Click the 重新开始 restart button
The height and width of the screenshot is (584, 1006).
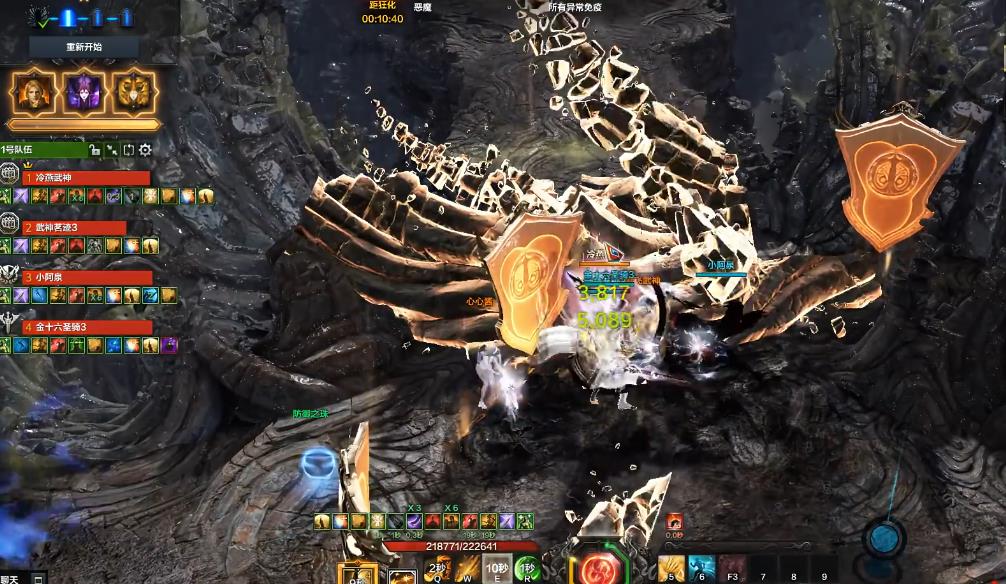click(x=84, y=47)
